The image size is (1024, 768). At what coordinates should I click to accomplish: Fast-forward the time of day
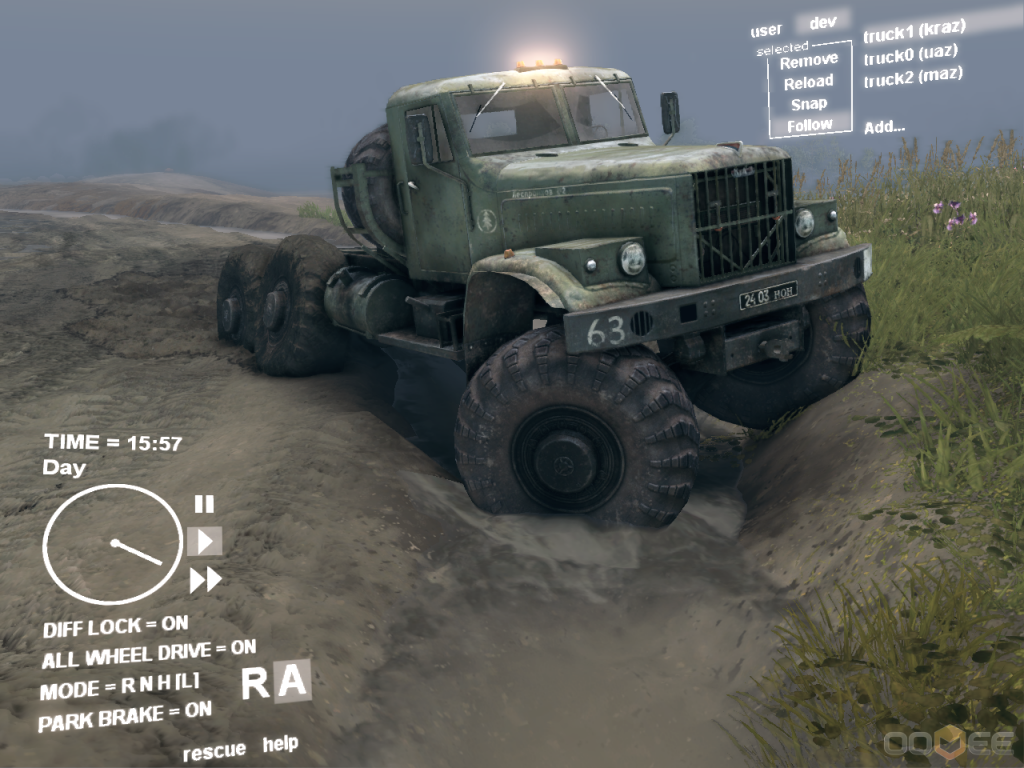(205, 579)
